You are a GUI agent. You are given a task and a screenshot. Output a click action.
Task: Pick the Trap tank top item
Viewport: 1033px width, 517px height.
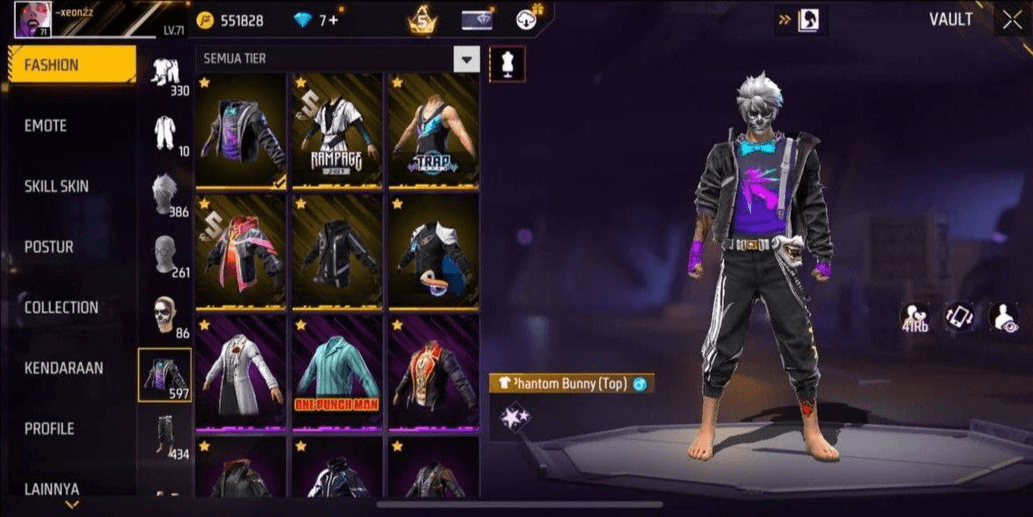(433, 130)
